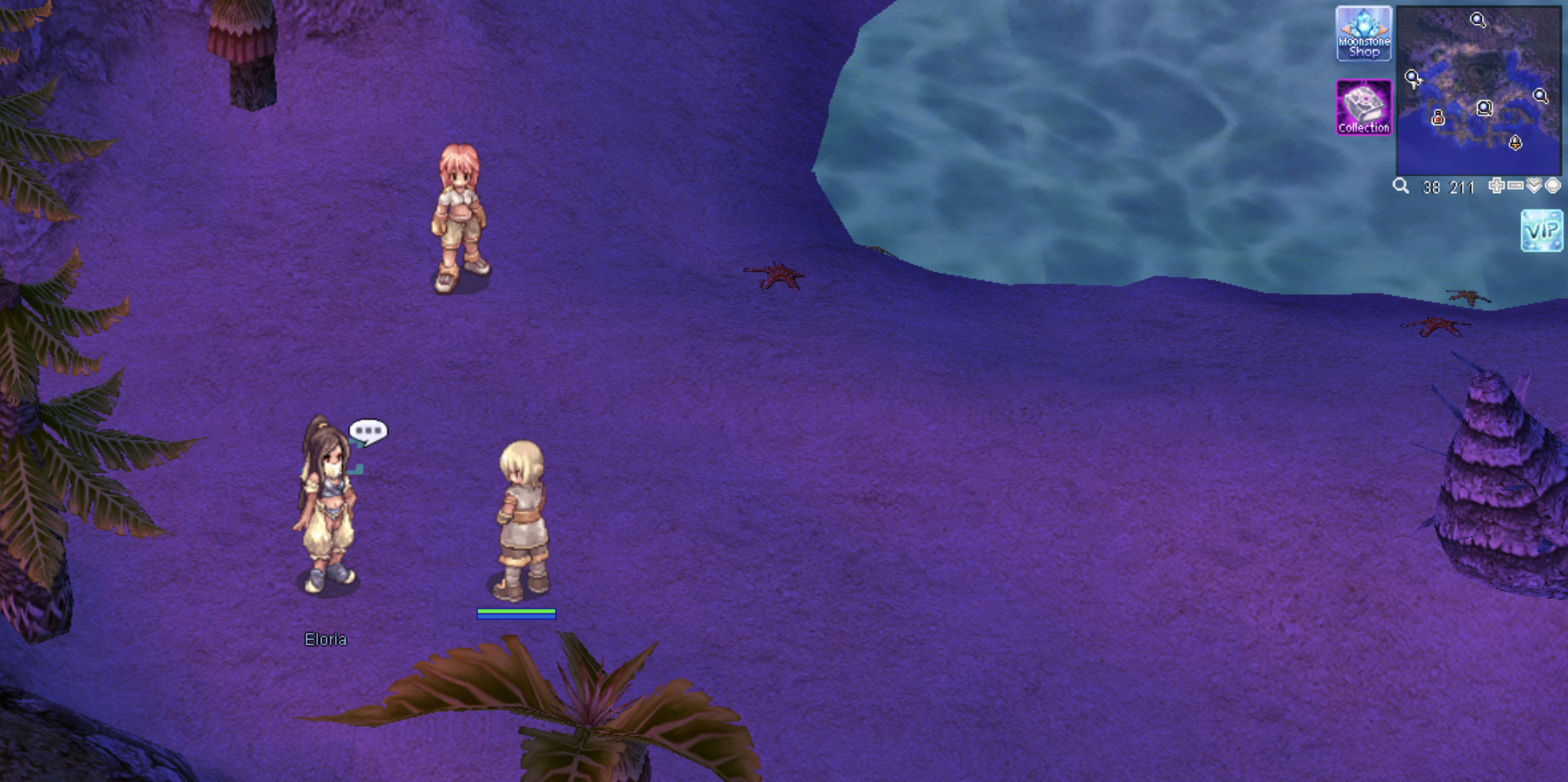
Task: Open the Moonstone Shop
Action: (1364, 34)
